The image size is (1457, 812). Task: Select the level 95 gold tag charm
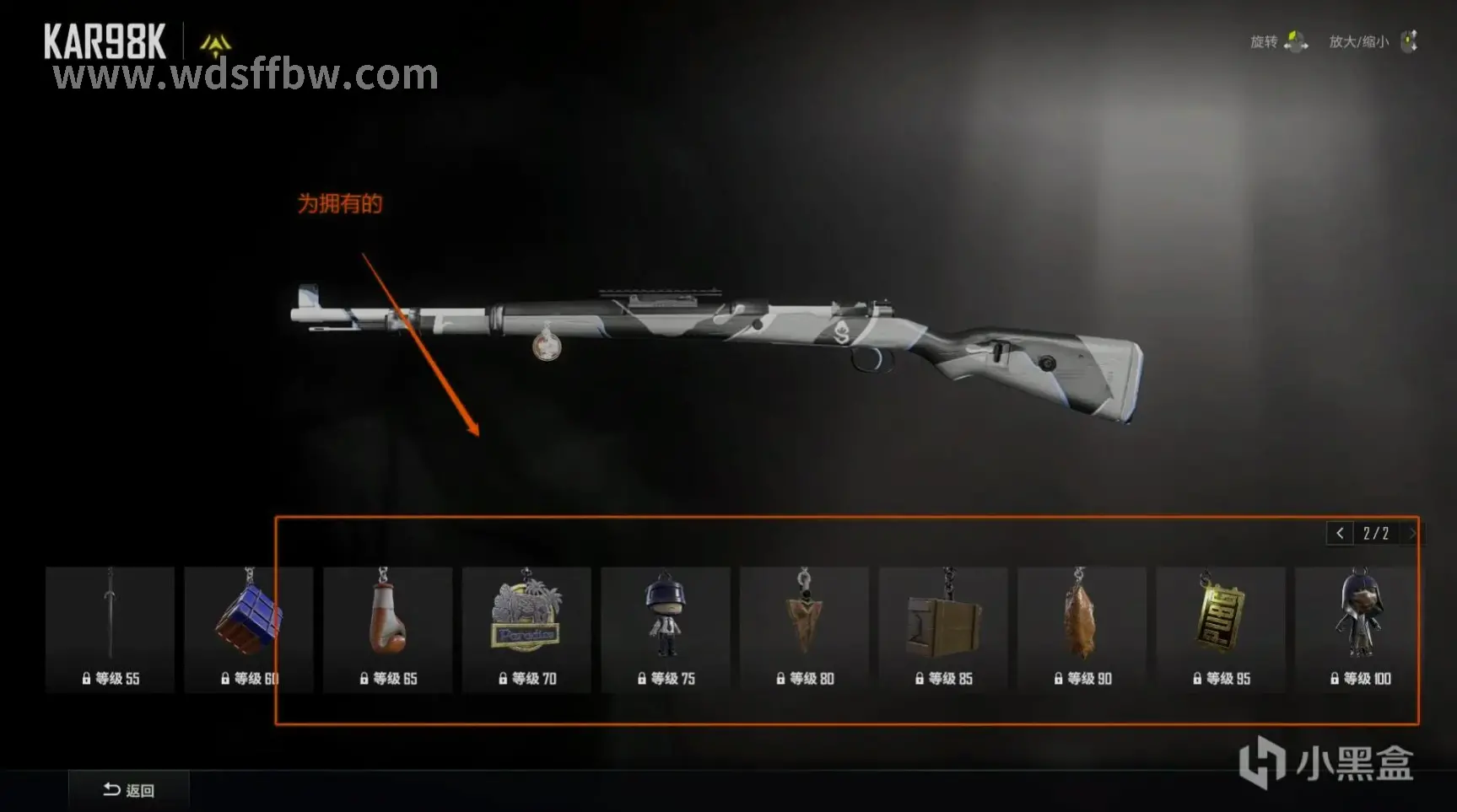(x=1220, y=629)
